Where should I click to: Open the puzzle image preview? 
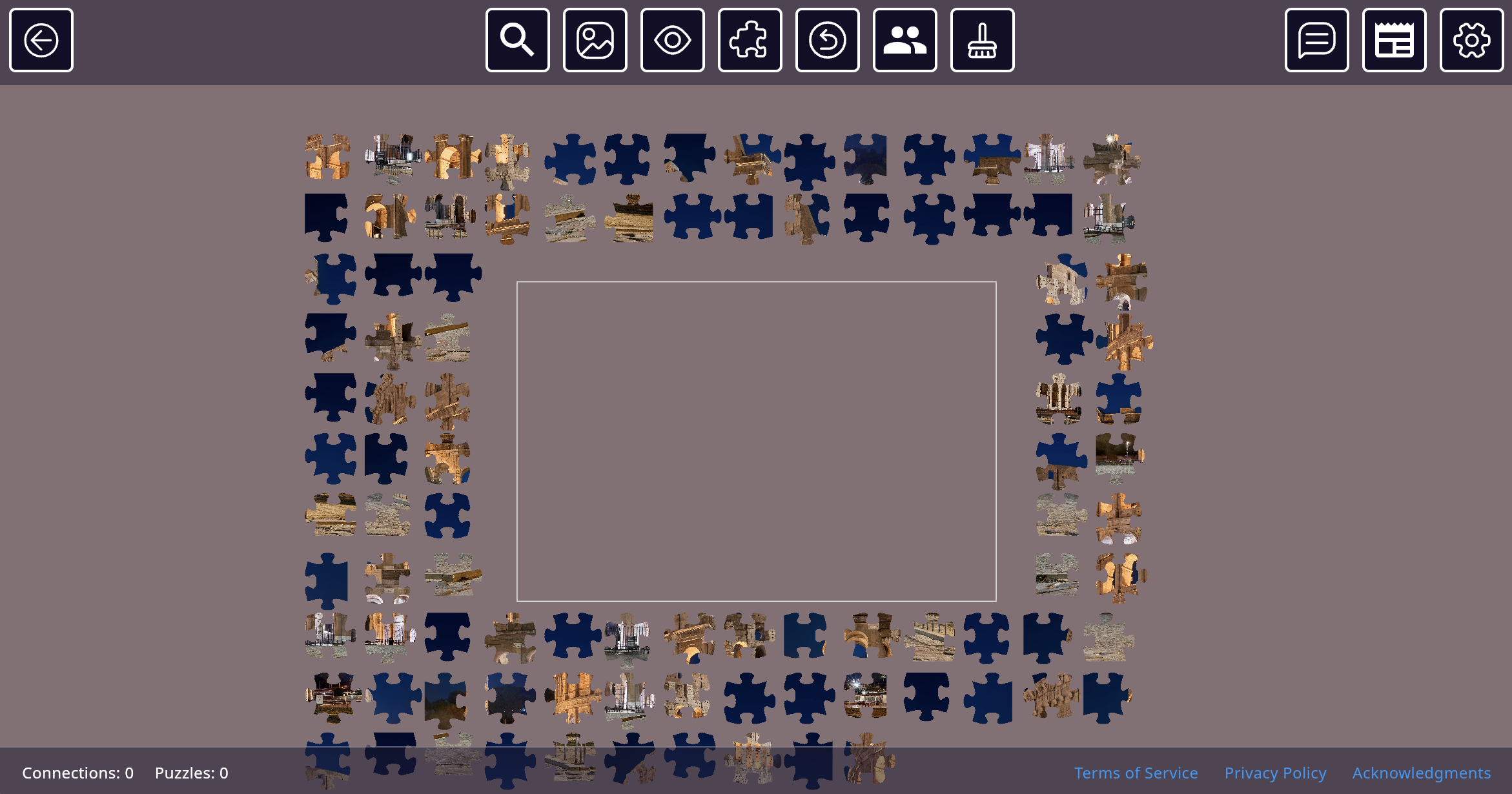[595, 40]
